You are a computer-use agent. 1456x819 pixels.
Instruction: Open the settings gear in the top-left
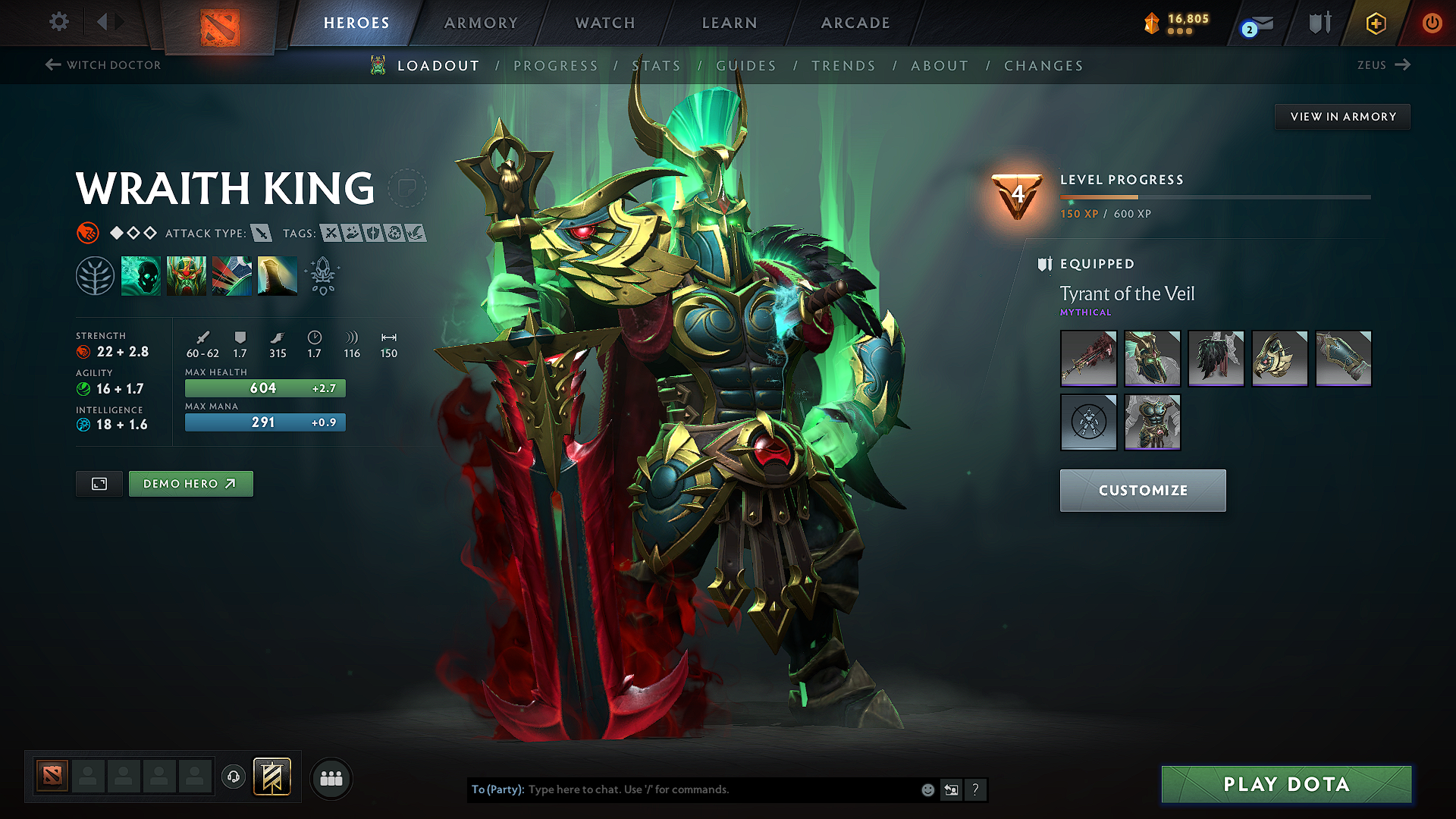click(58, 22)
